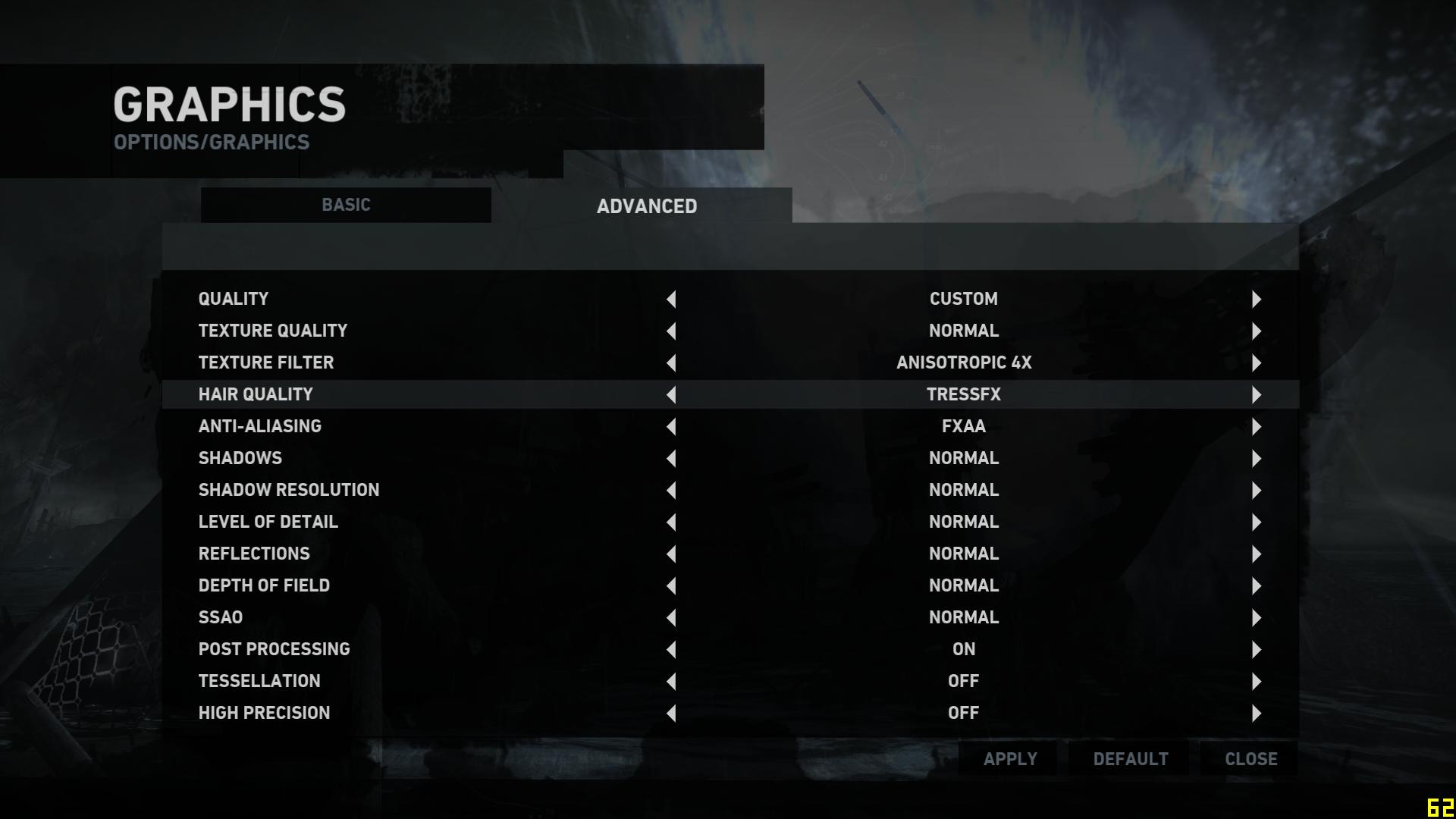Reduce Level of Detail with left arrow
The height and width of the screenshot is (819, 1456).
point(671,522)
